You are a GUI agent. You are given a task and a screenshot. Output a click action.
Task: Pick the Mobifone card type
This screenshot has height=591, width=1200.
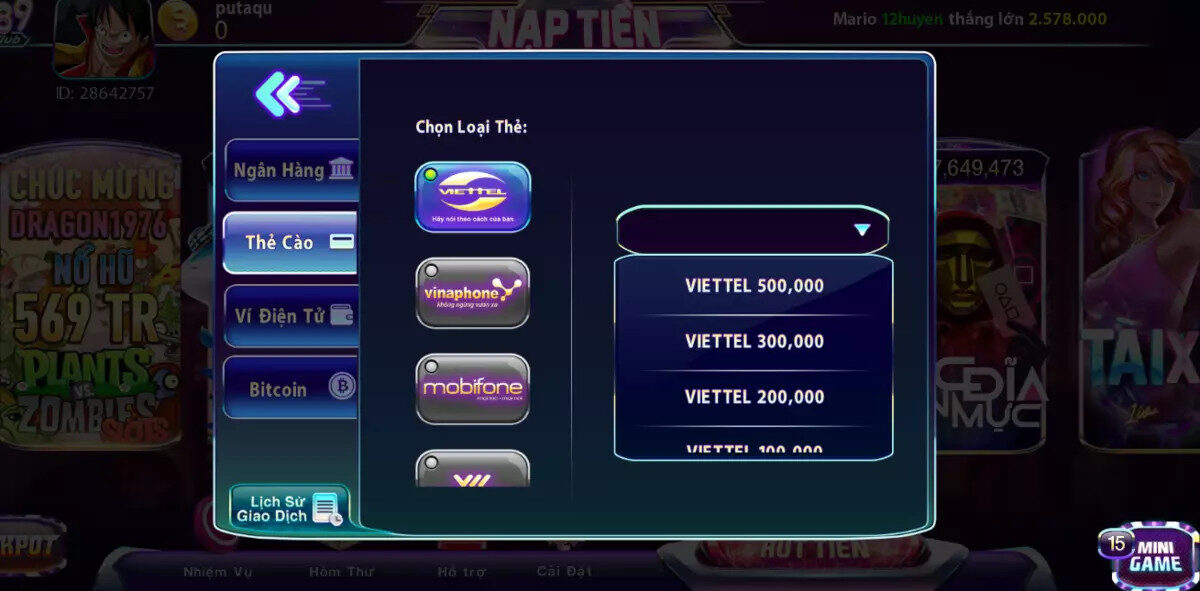472,387
